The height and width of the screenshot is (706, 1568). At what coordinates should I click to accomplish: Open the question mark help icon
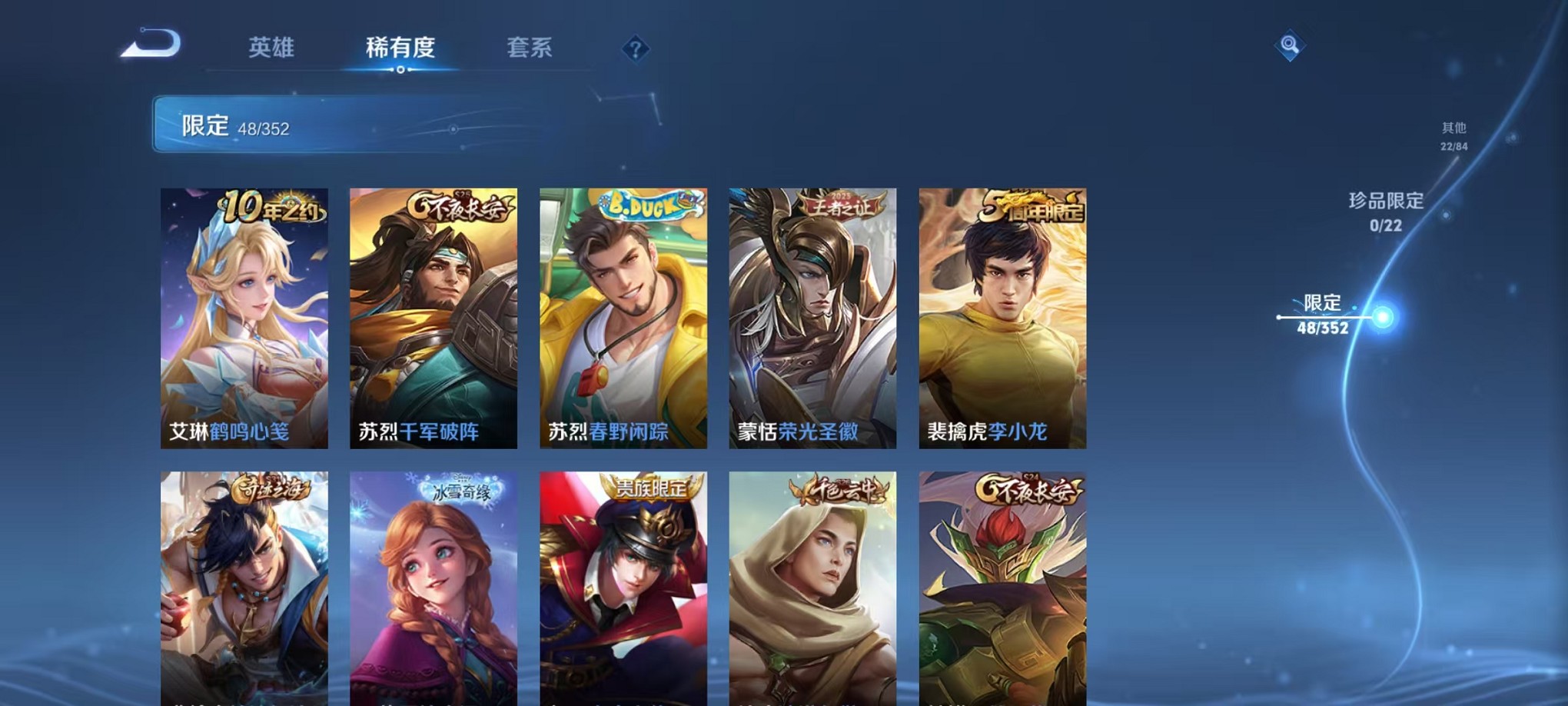635,49
